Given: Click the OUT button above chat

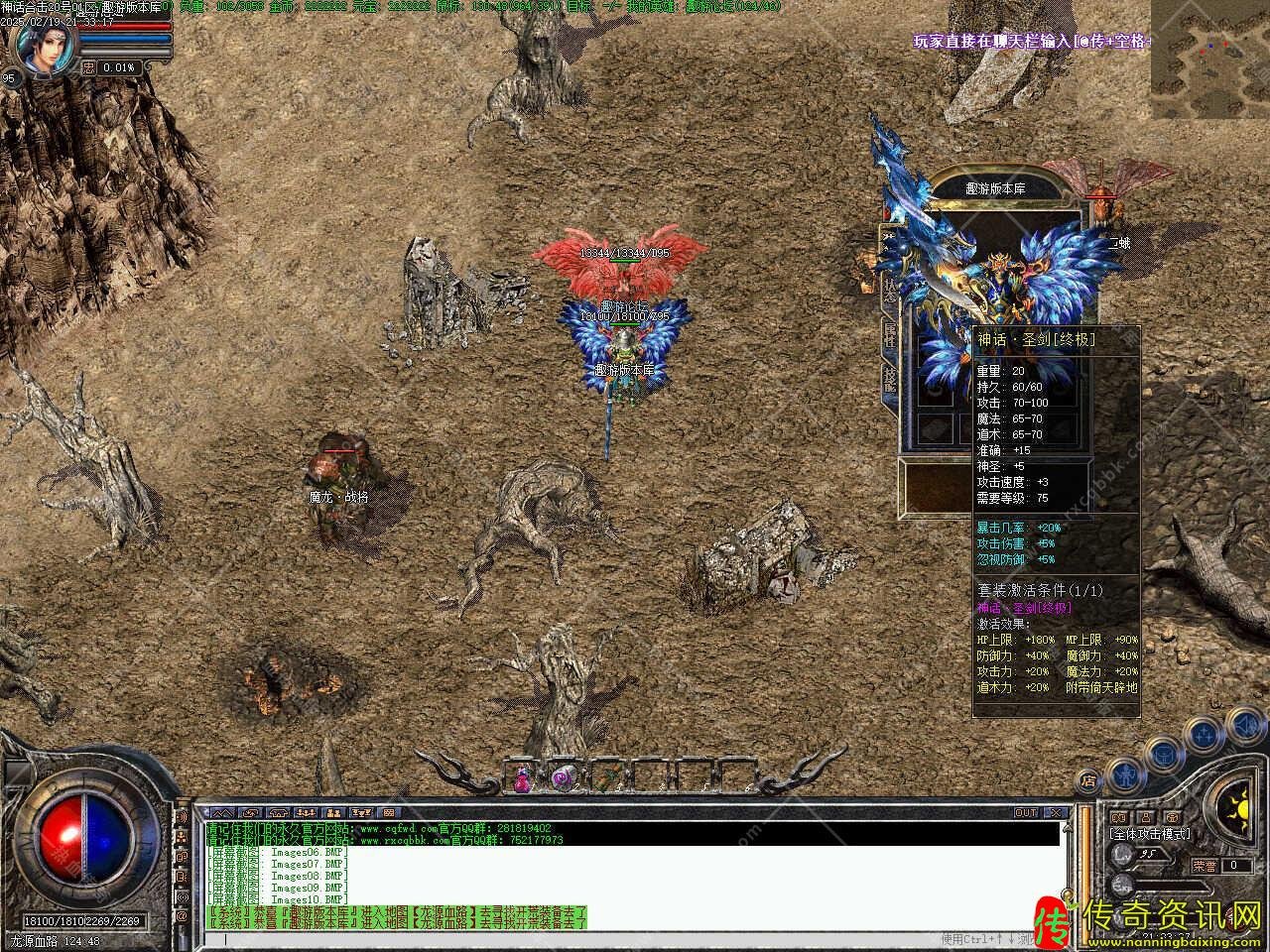Looking at the screenshot, I should [x=1026, y=813].
